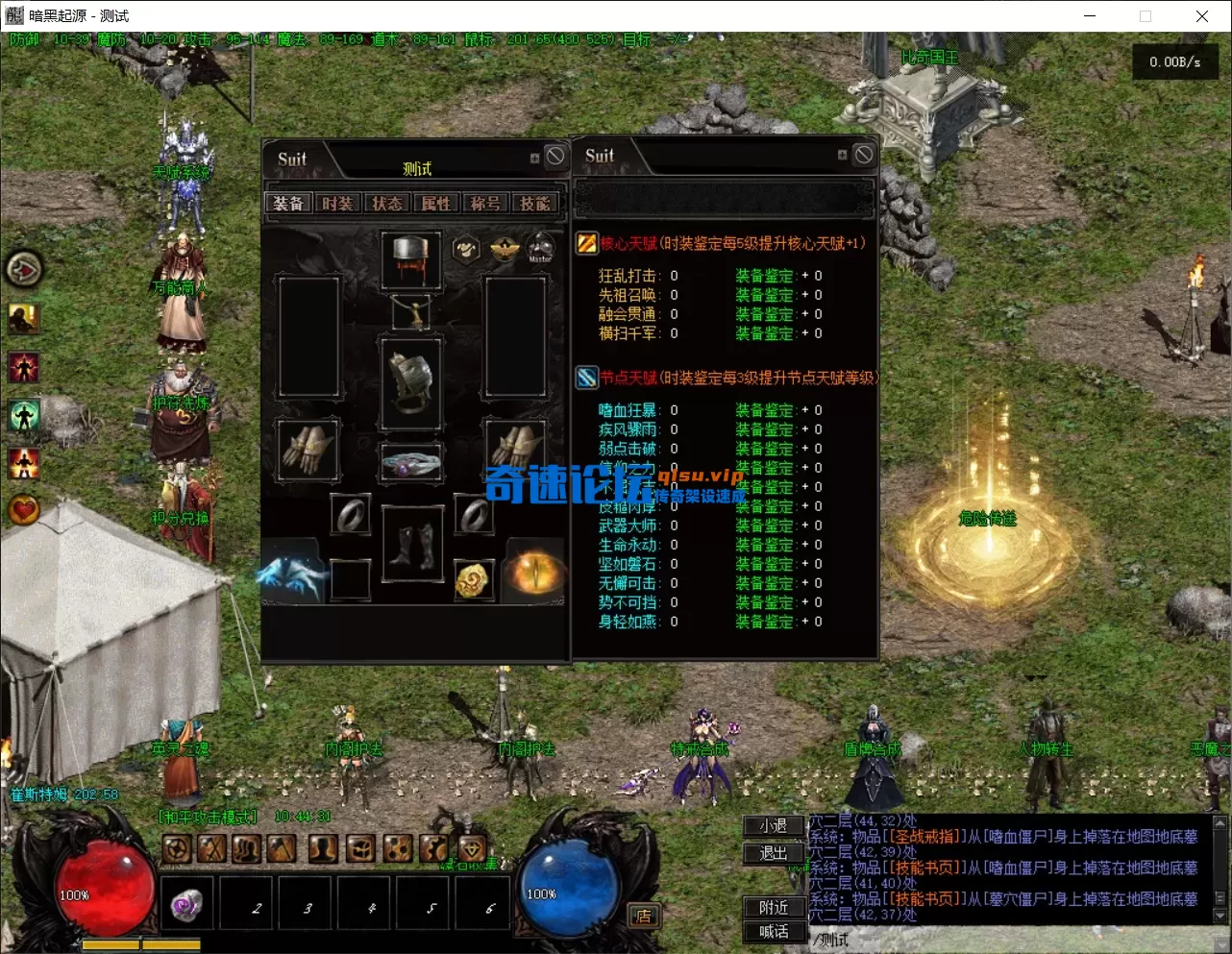Close the game window
This screenshot has height=954, width=1232.
pyautogui.click(x=1201, y=16)
